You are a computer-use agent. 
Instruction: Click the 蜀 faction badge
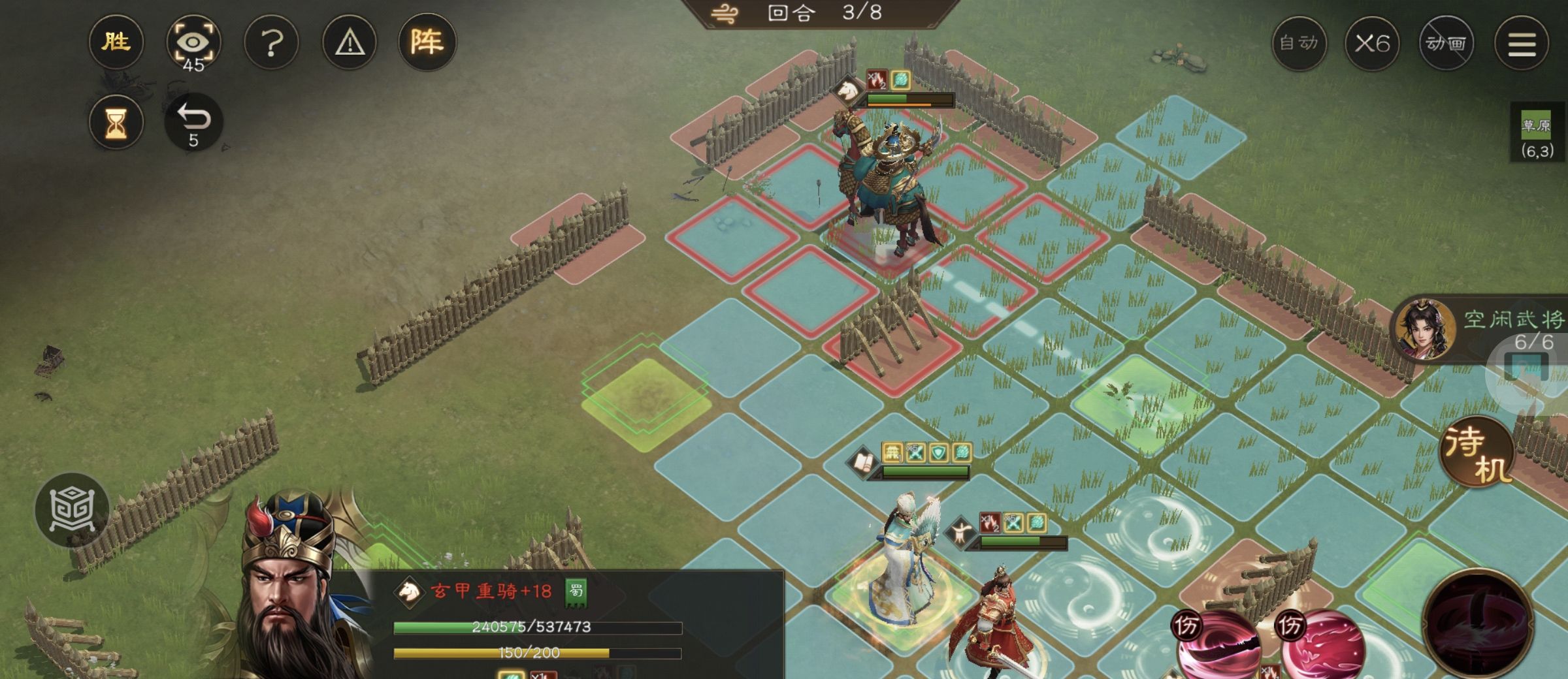576,592
